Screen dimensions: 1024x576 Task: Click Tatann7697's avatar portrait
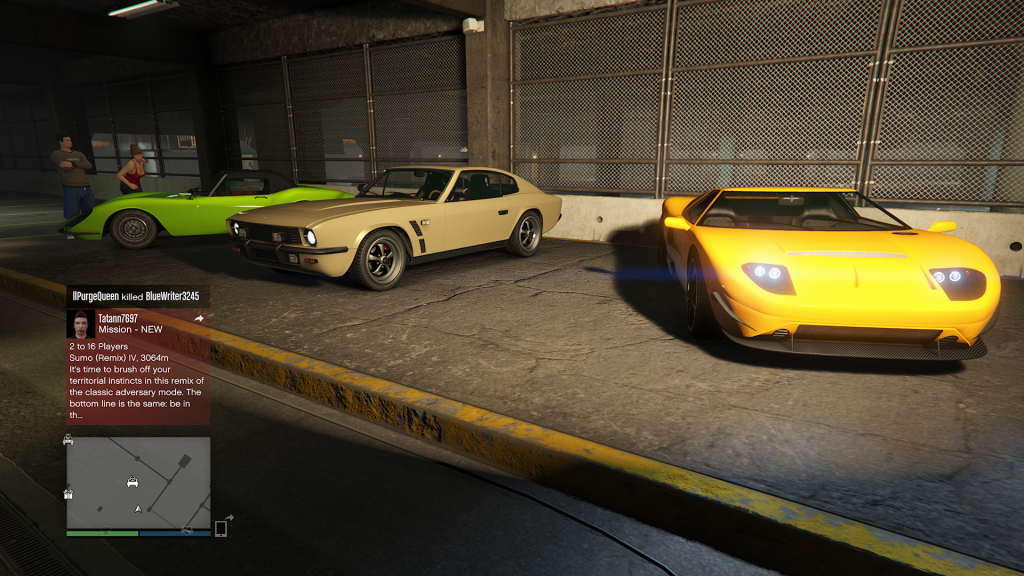pyautogui.click(x=81, y=324)
